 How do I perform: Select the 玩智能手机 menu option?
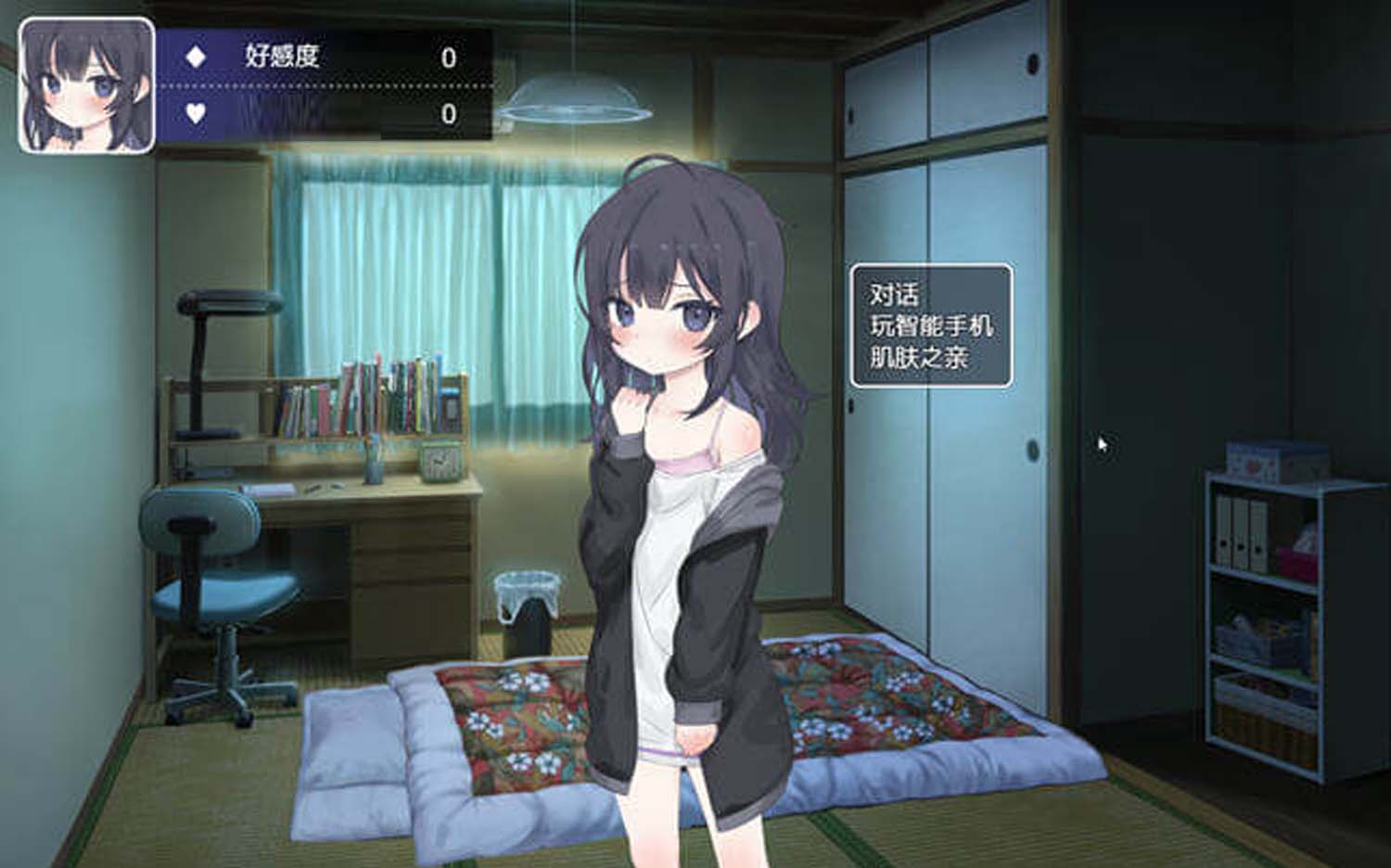click(x=931, y=325)
